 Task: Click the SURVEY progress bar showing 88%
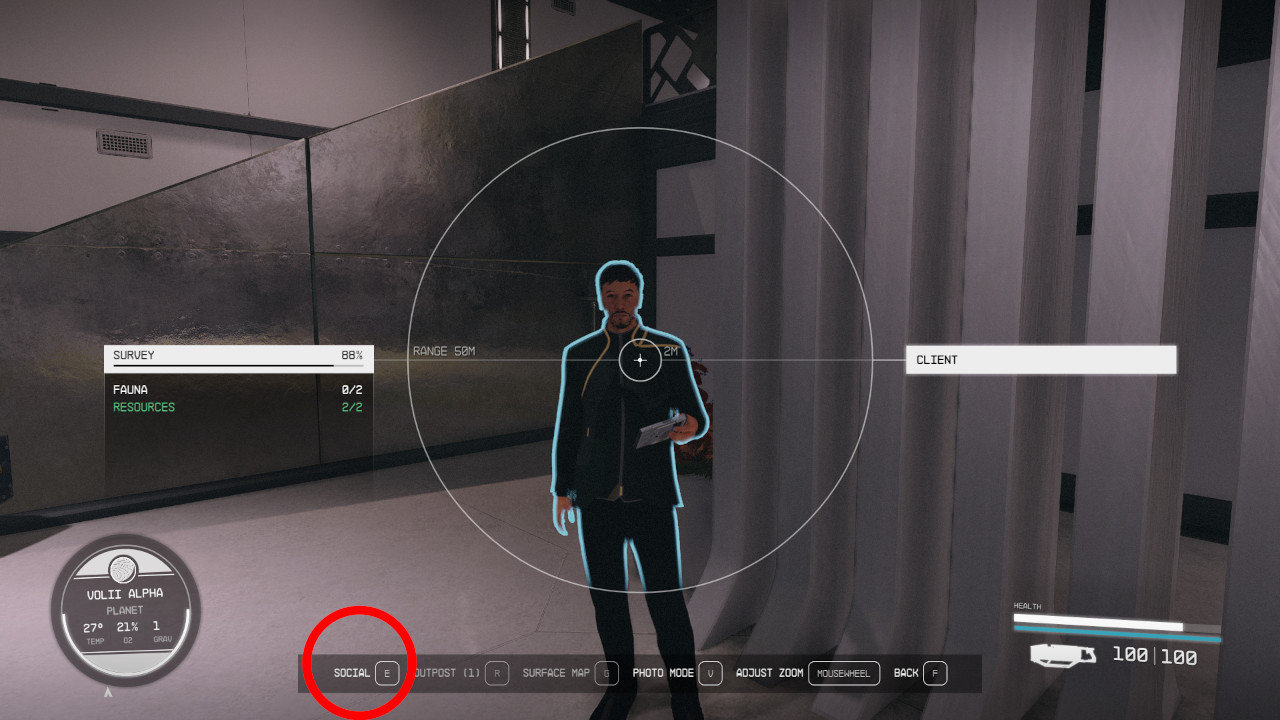[x=239, y=357]
